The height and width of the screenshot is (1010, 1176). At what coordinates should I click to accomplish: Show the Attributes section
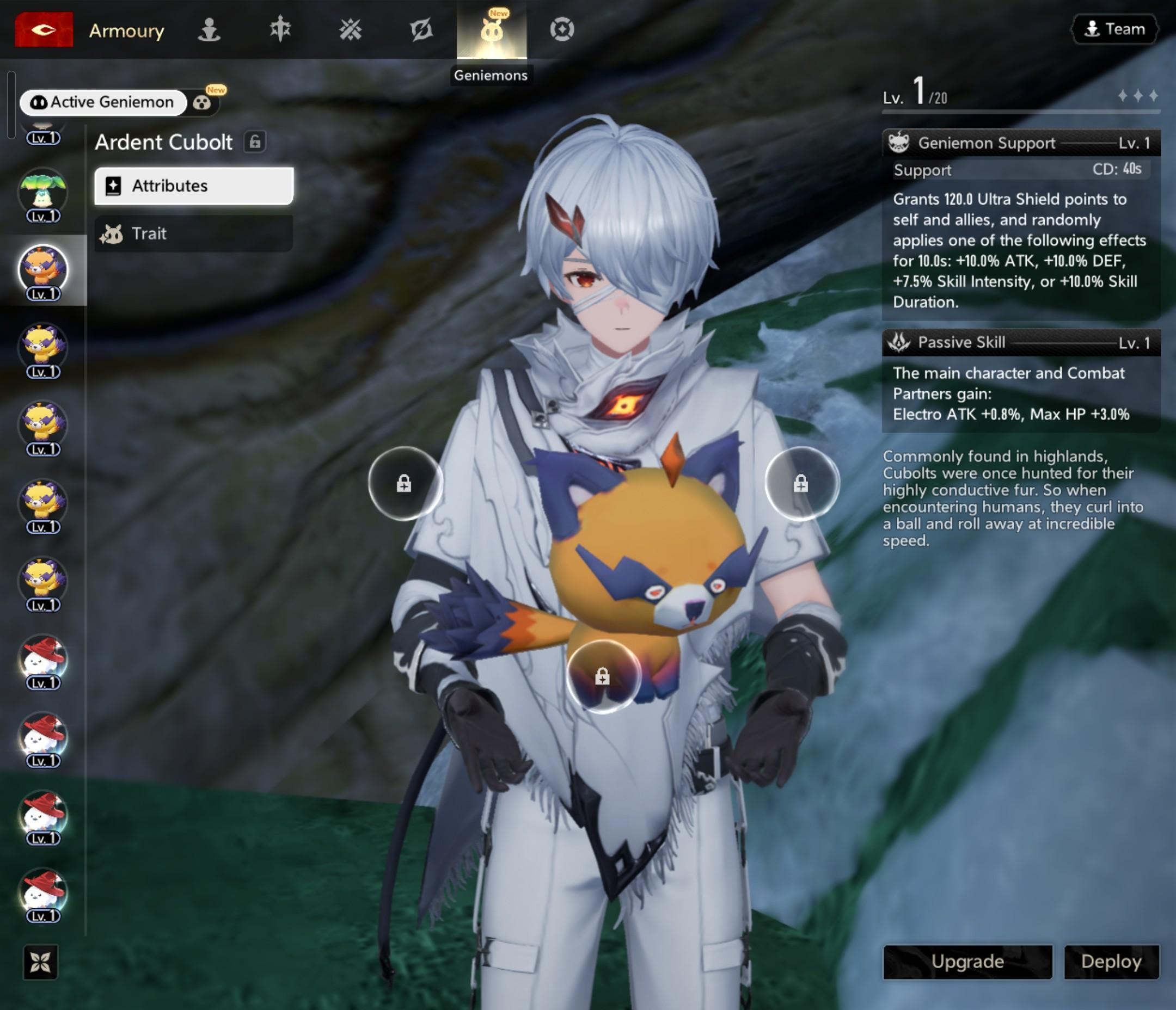point(193,186)
